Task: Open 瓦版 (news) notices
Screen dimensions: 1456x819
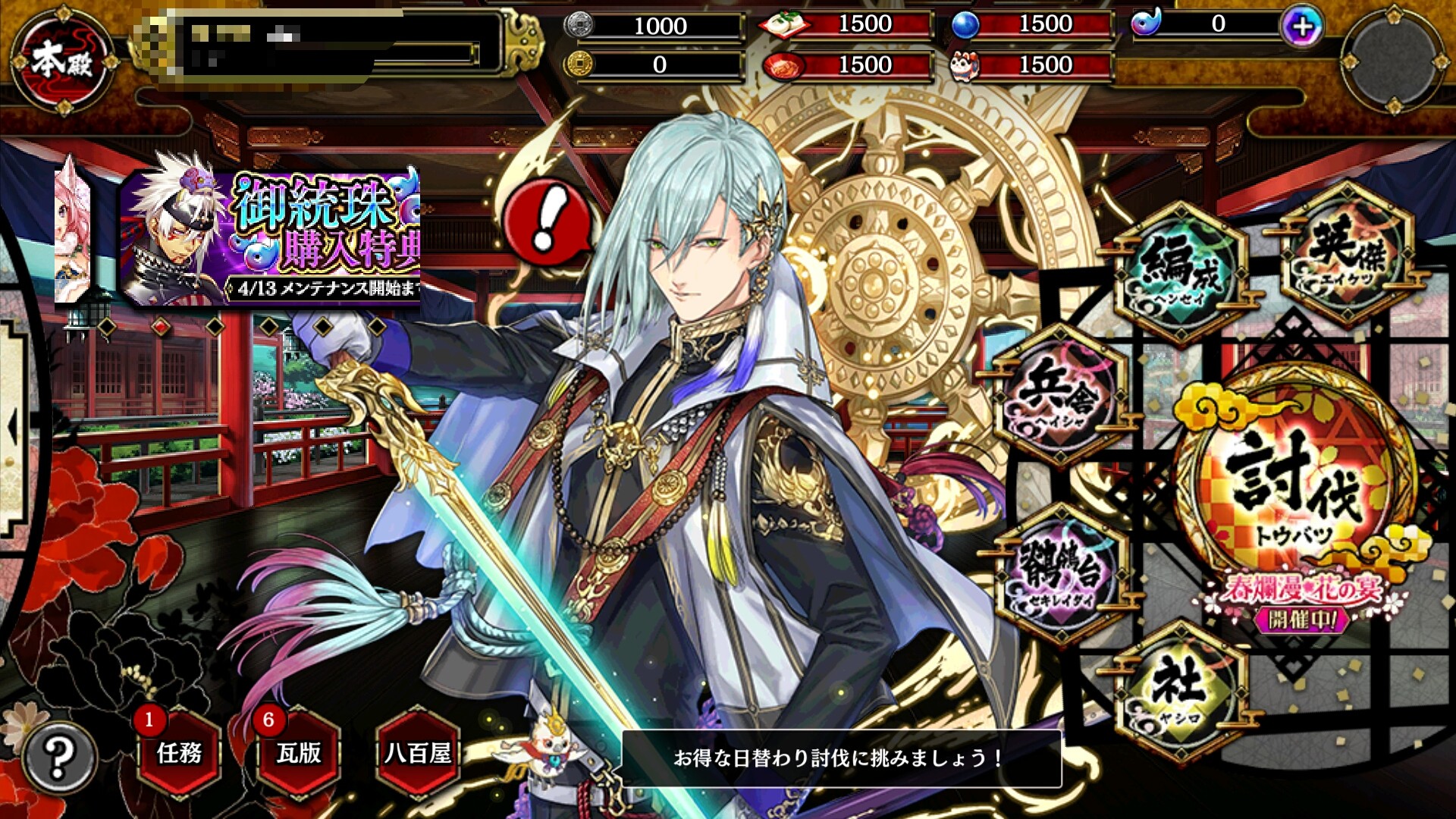Action: 299,752
